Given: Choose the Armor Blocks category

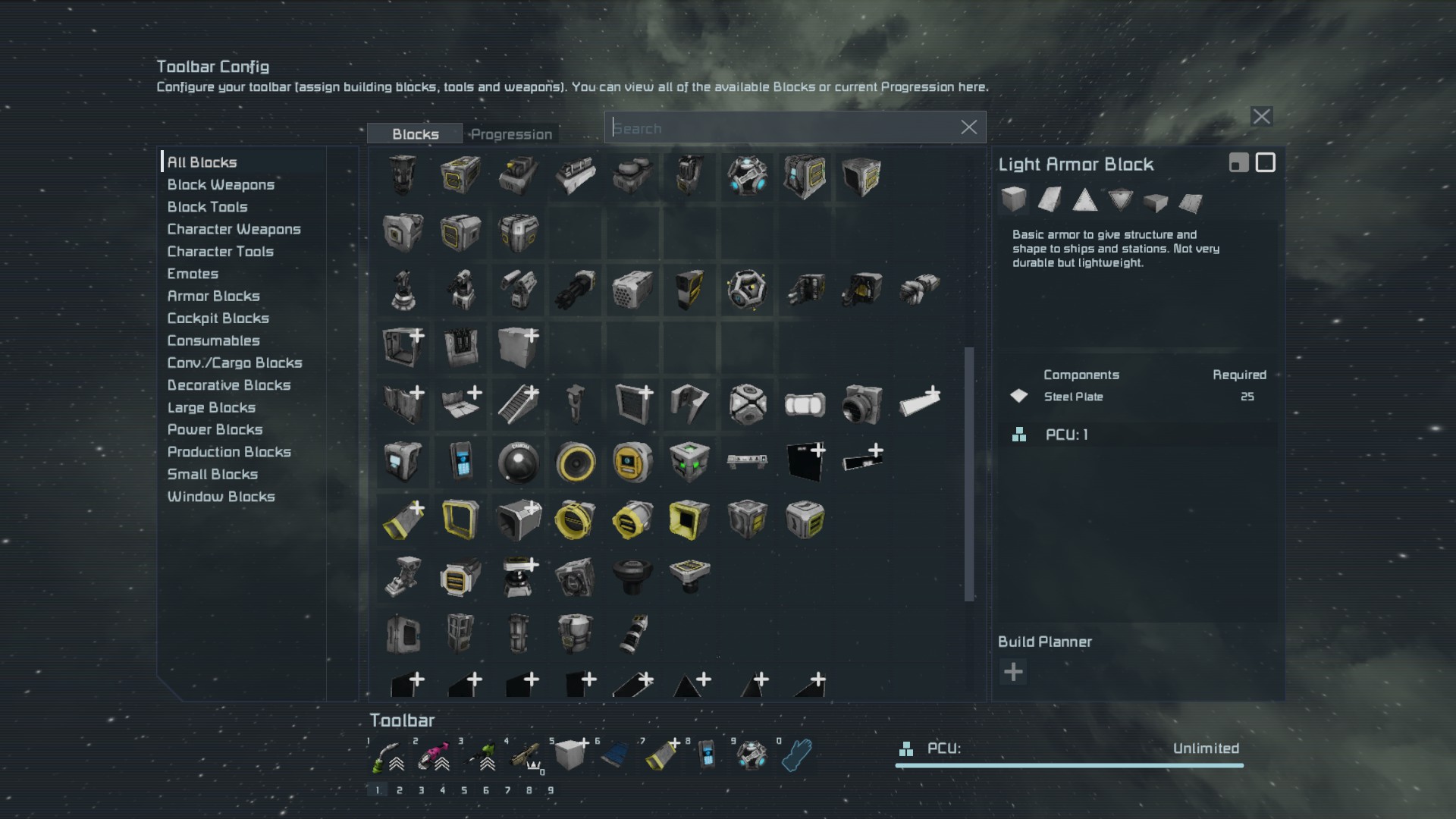Looking at the screenshot, I should pos(213,296).
